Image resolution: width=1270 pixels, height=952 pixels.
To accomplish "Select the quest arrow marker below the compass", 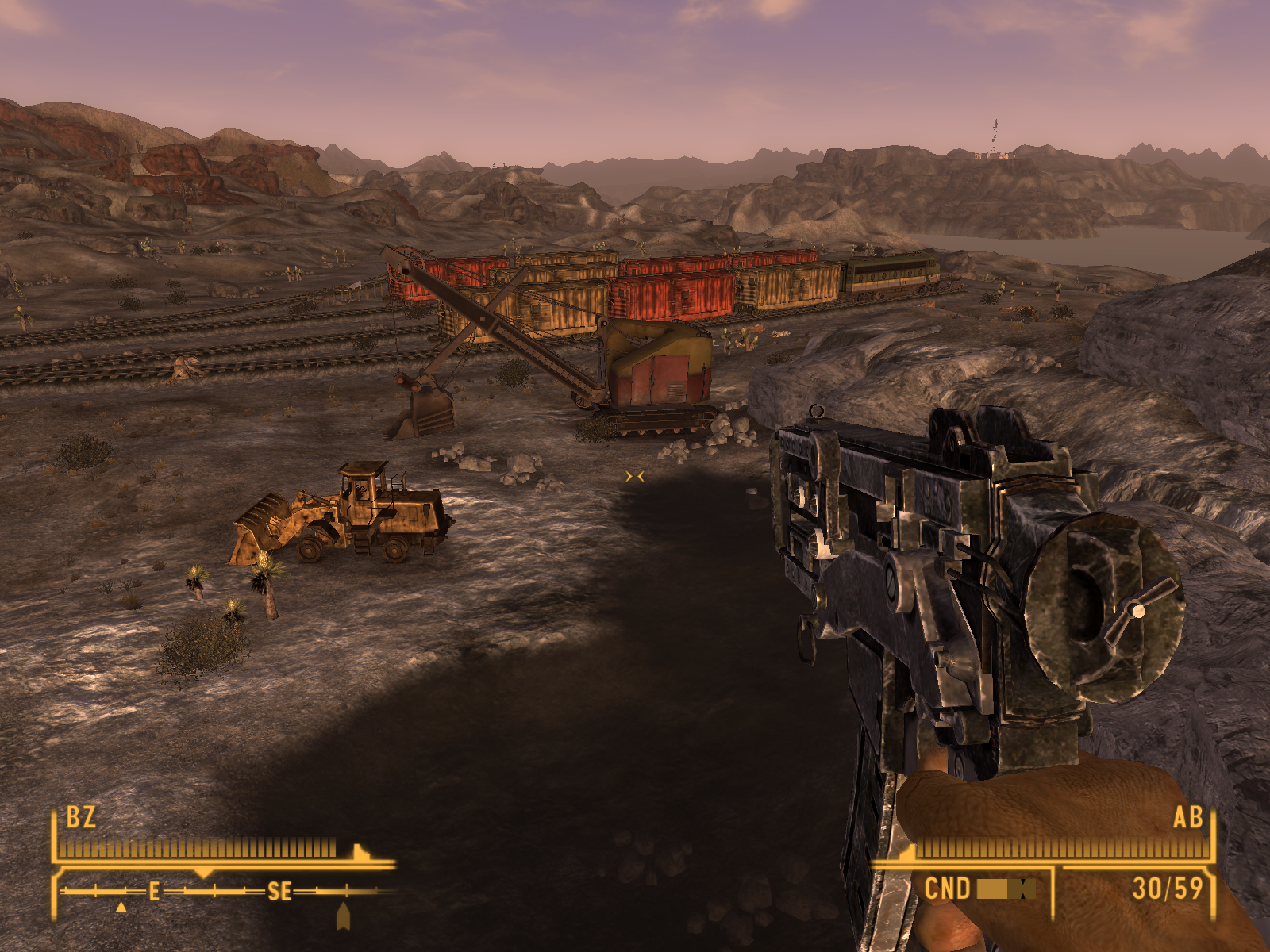I will (344, 916).
